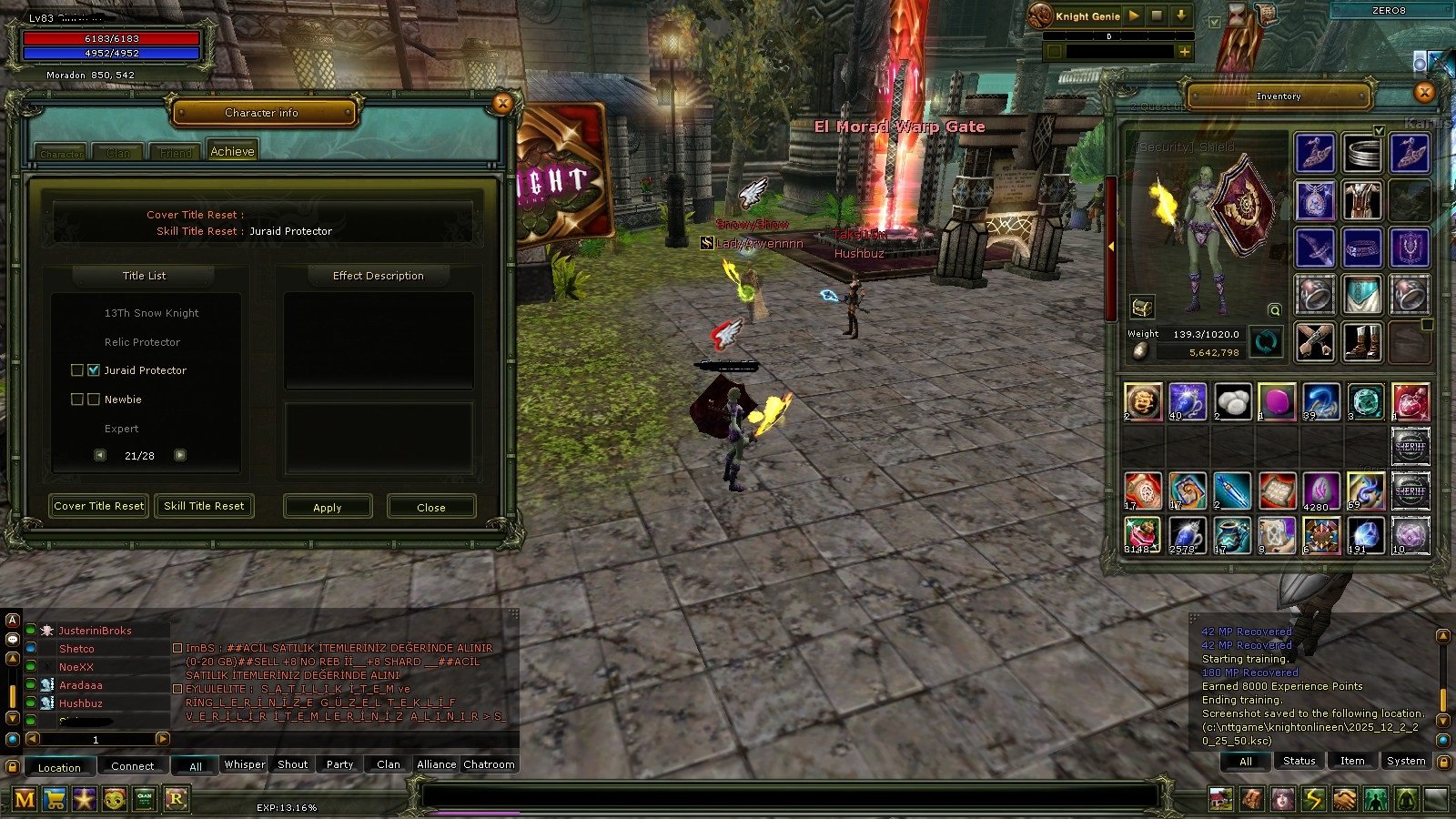Screen dimensions: 1456x819
Task: Open the Clan tab in Character info
Action: click(118, 153)
